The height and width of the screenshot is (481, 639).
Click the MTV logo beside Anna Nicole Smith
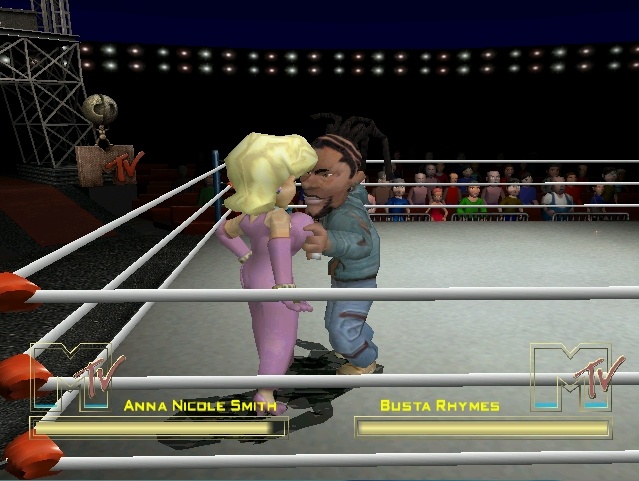pos(79,376)
